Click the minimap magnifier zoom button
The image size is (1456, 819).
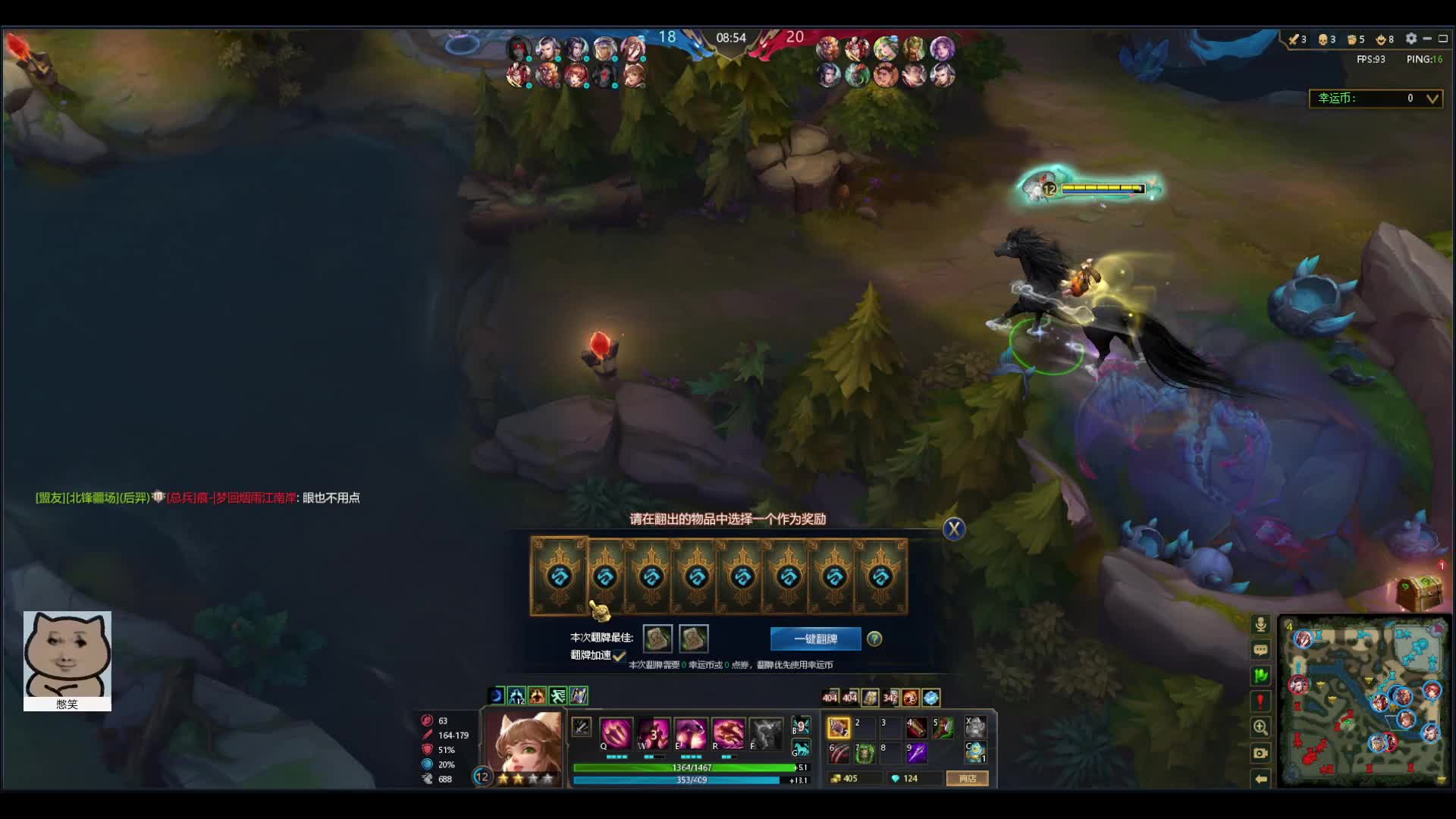pos(1260,727)
